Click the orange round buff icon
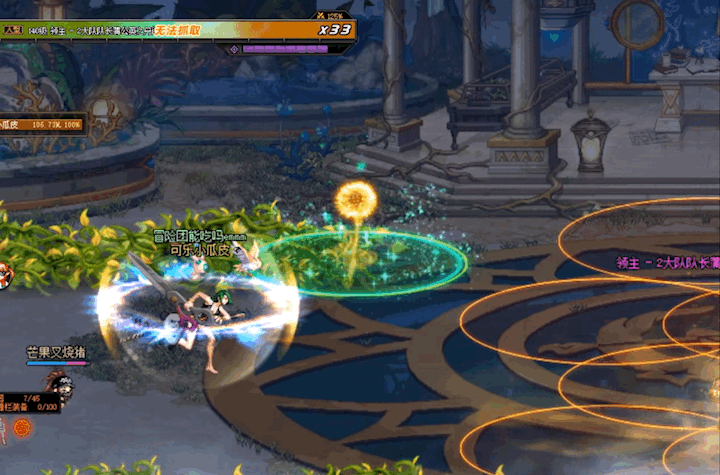The height and width of the screenshot is (475, 720). click(x=22, y=428)
